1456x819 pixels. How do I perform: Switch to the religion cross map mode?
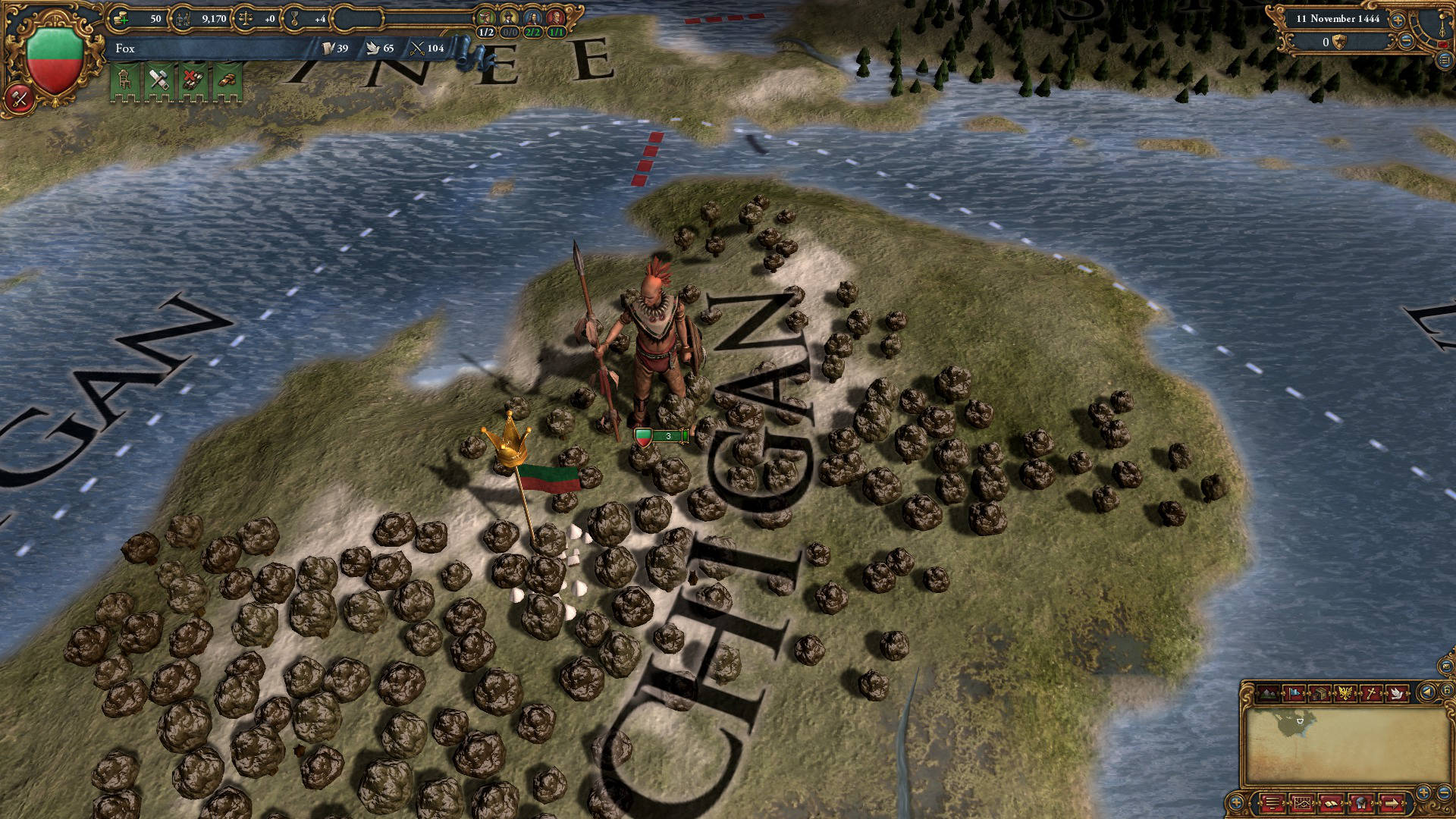click(x=1371, y=693)
